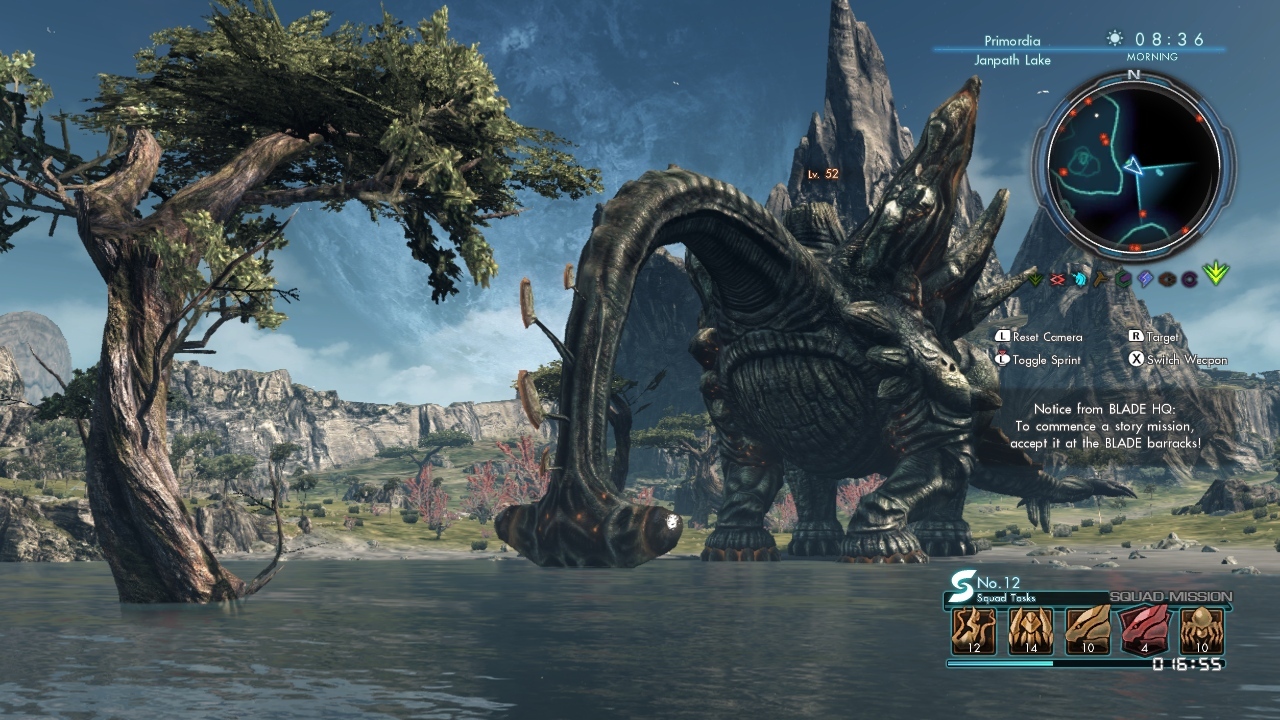Select the squad task showing 14
The width and height of the screenshot is (1280, 720).
1030,632
